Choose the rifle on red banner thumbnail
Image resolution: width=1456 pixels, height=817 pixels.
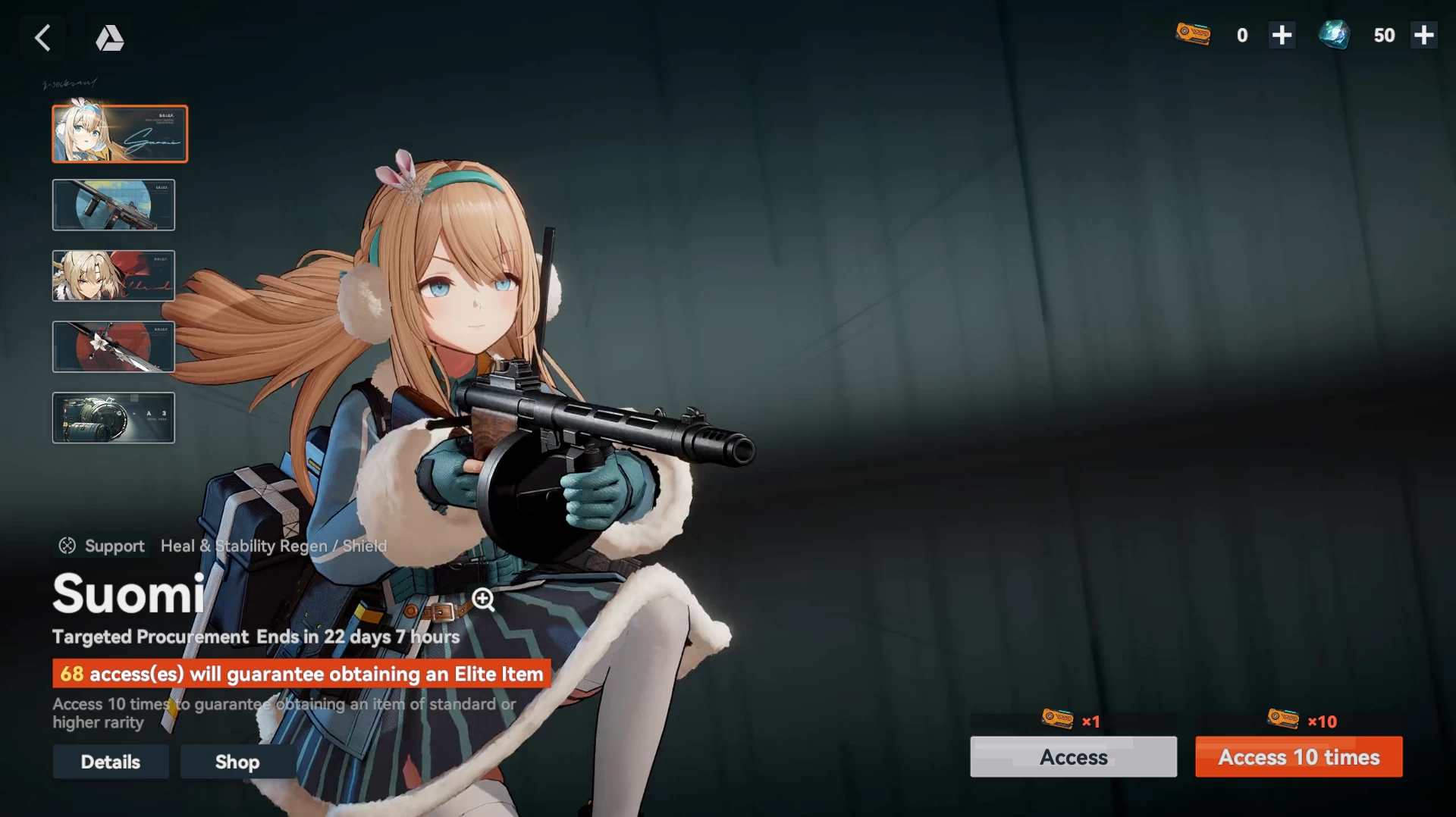pyautogui.click(x=114, y=347)
